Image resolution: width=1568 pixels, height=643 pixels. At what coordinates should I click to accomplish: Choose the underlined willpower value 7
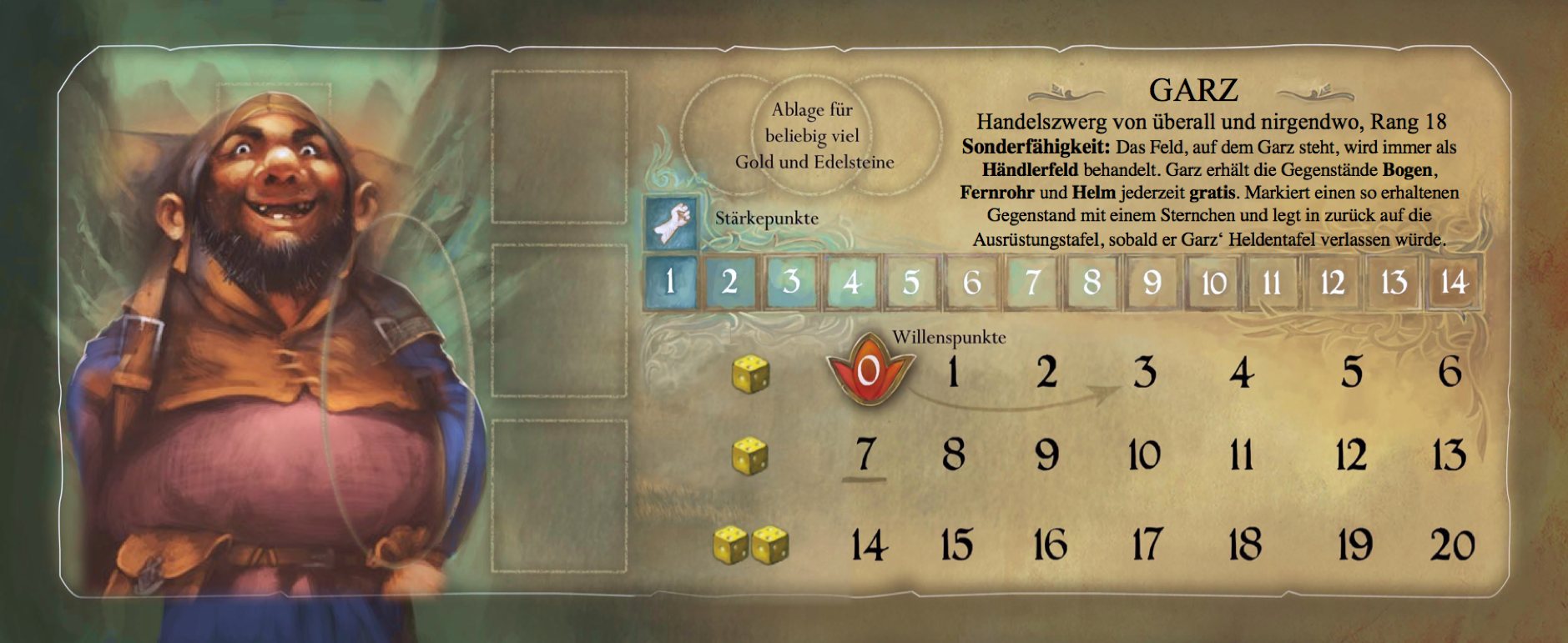pos(865,455)
